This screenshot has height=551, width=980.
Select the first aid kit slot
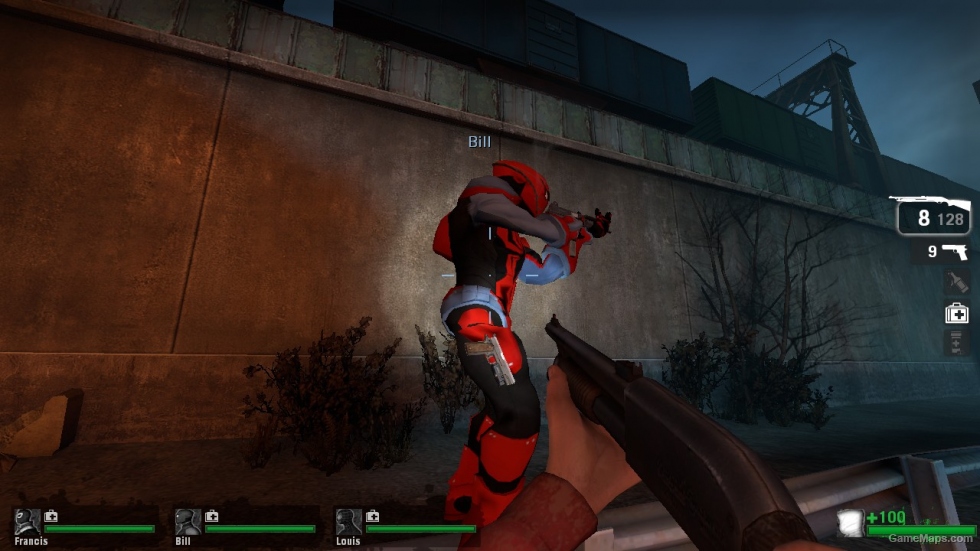(x=957, y=313)
